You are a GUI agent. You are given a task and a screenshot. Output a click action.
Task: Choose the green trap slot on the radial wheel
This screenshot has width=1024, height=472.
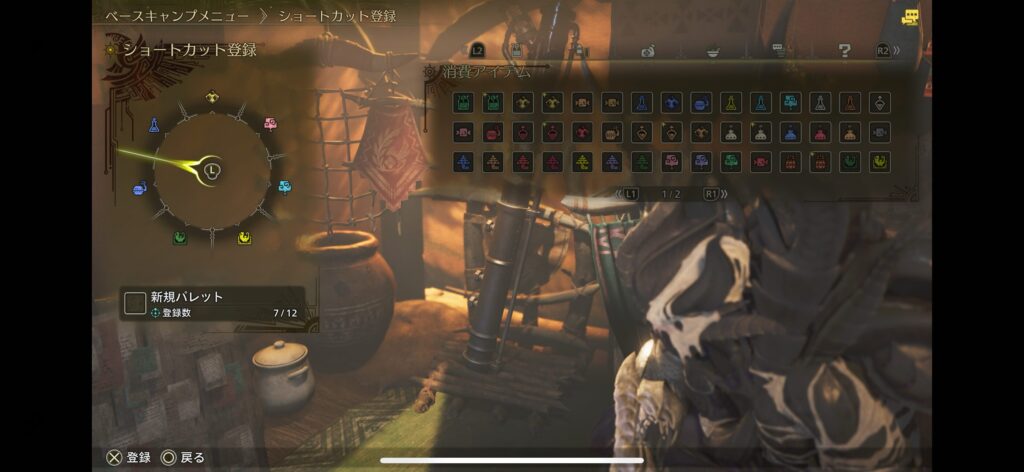point(180,238)
